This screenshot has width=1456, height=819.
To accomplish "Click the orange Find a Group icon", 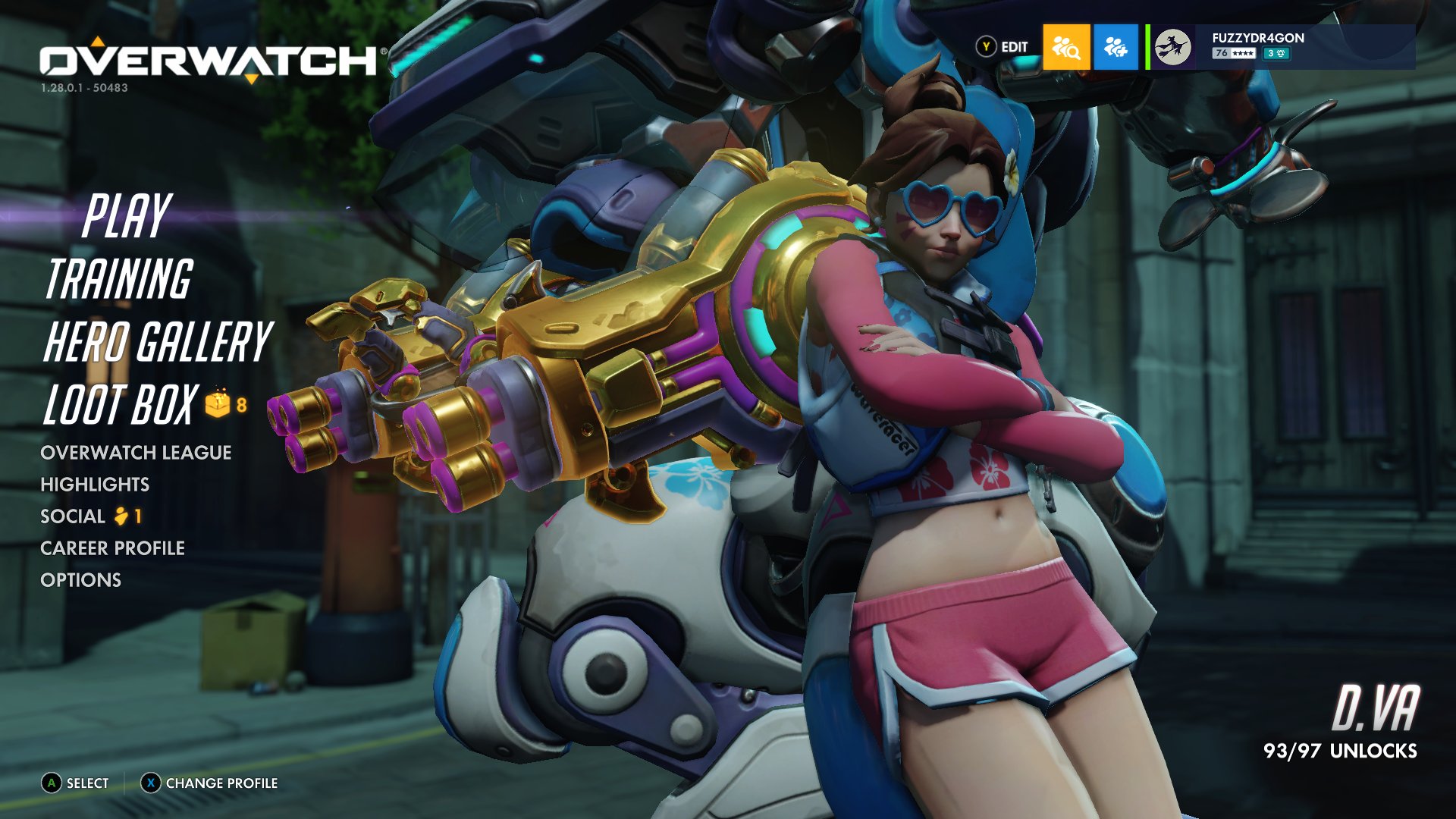I will 1065,47.
